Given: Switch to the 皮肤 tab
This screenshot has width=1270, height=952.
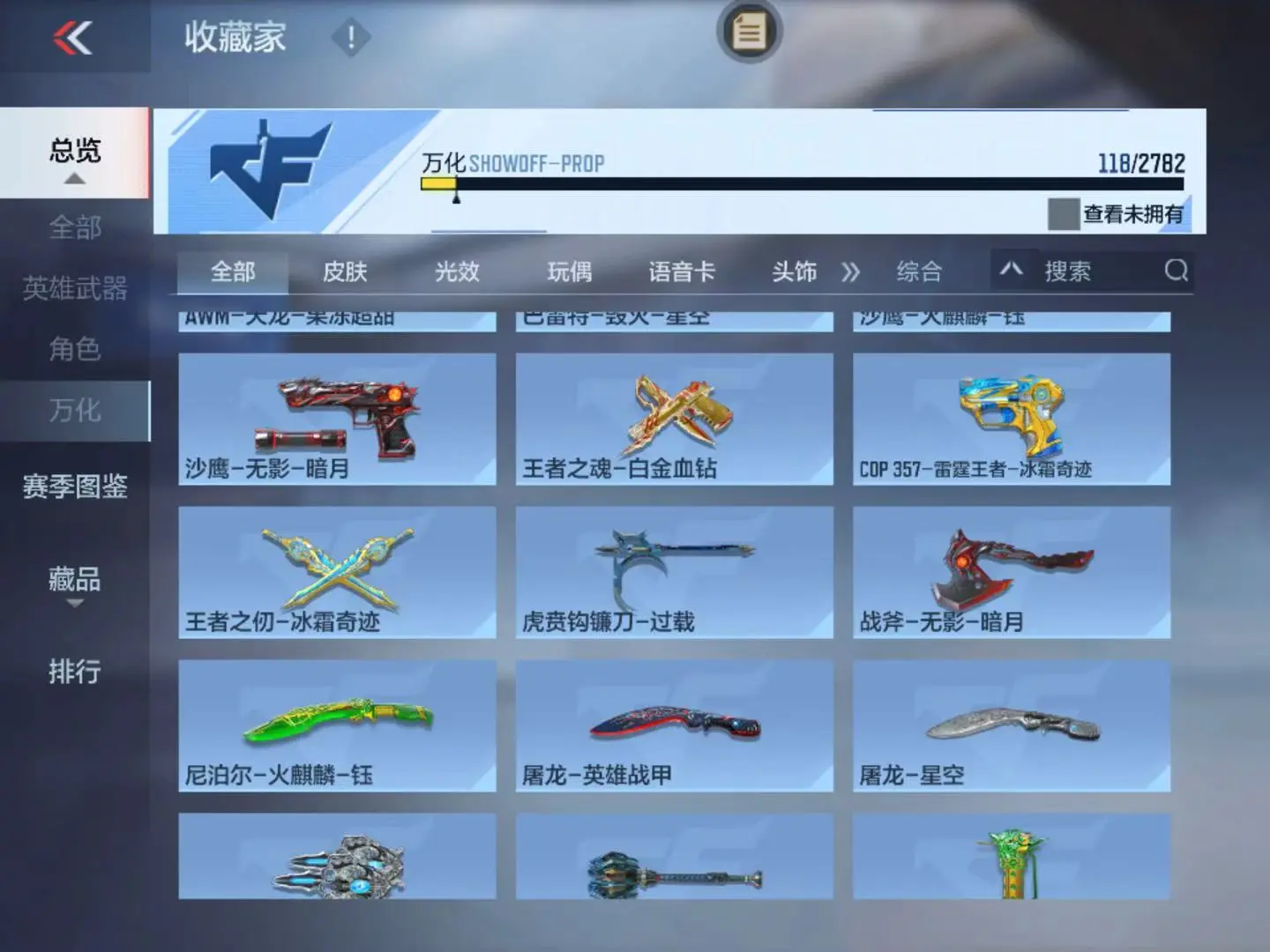Looking at the screenshot, I should point(345,271).
